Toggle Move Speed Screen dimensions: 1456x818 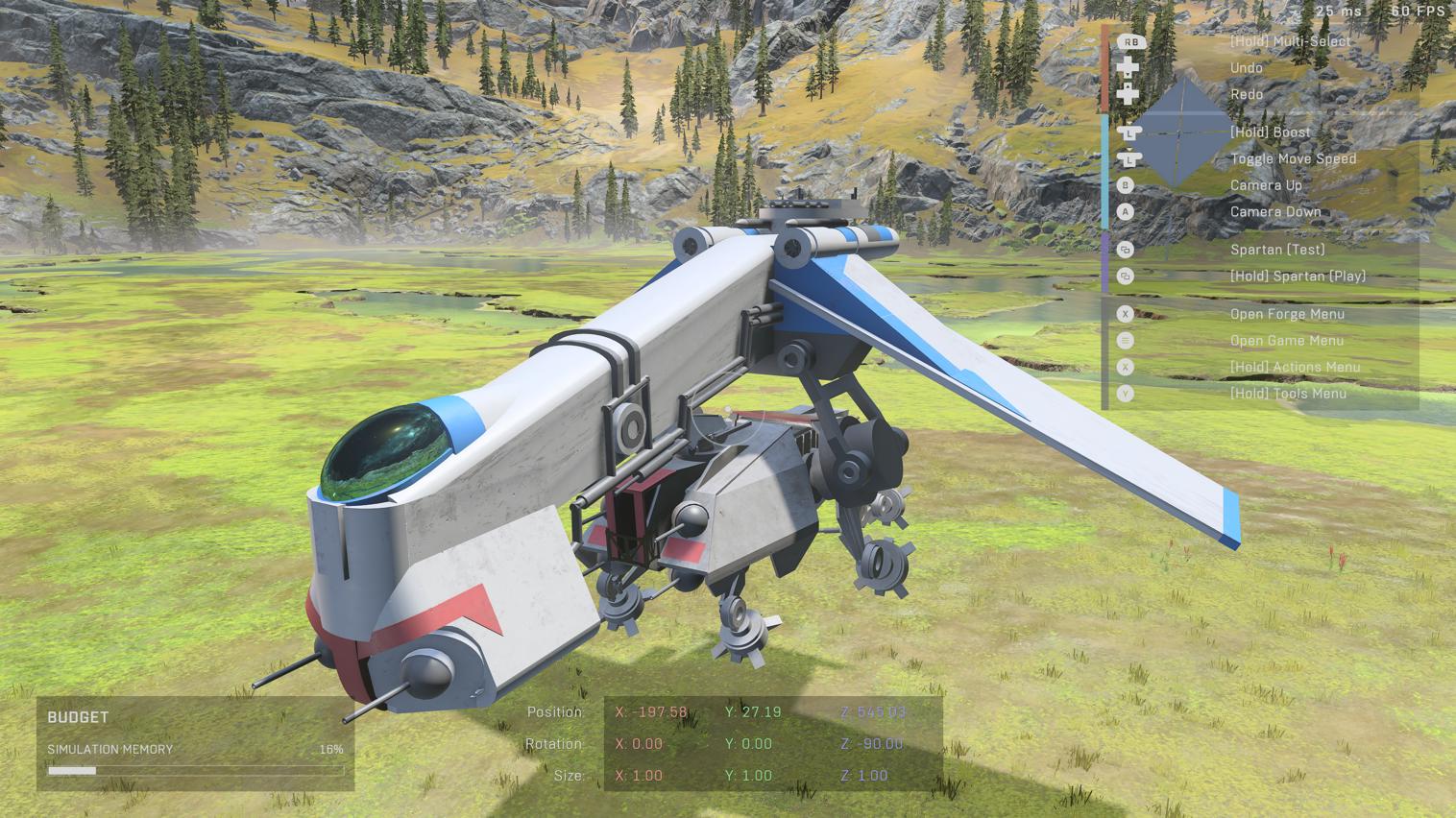[x=1294, y=157]
